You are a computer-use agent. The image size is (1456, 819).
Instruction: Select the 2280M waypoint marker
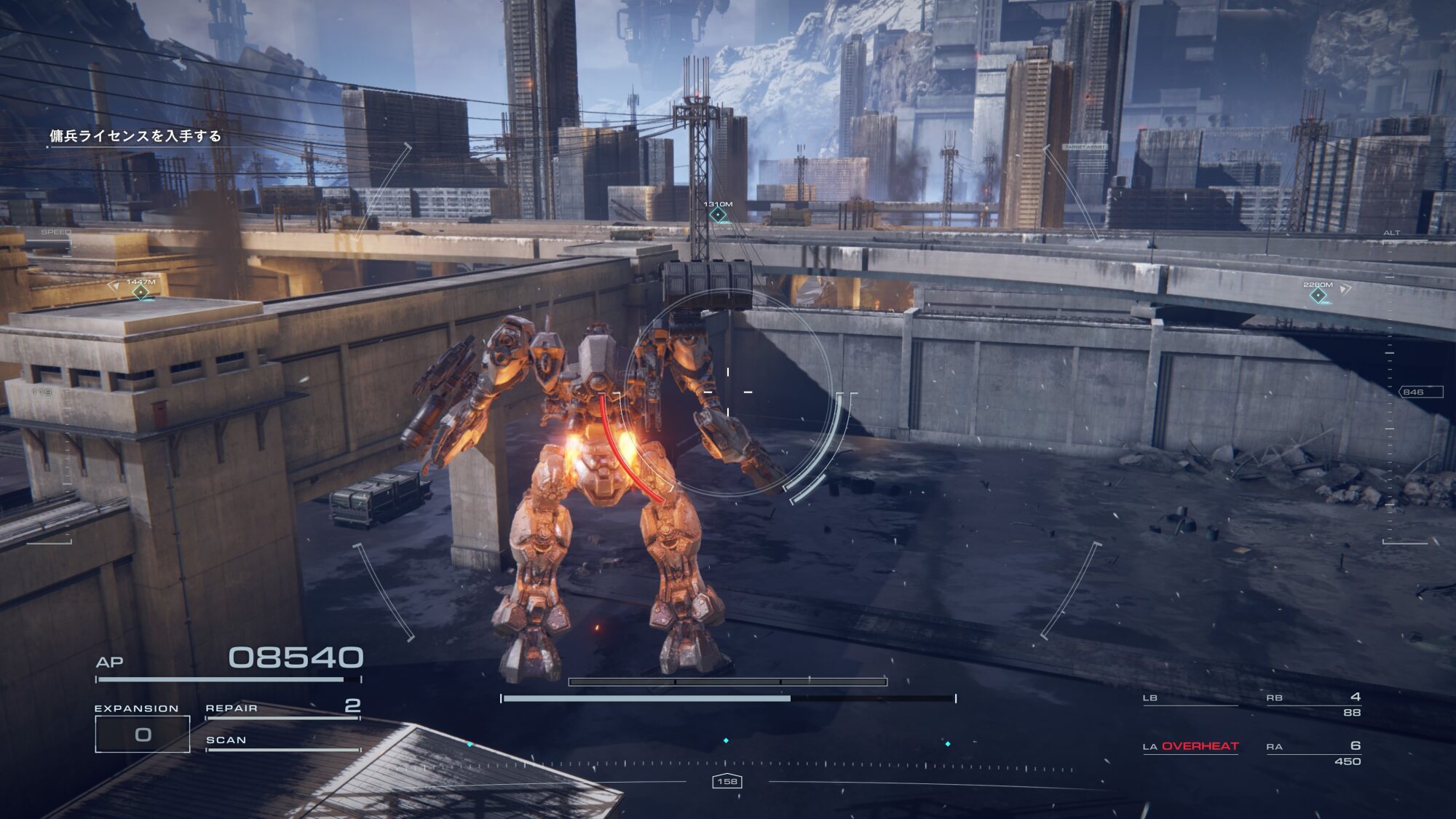pos(1318,295)
